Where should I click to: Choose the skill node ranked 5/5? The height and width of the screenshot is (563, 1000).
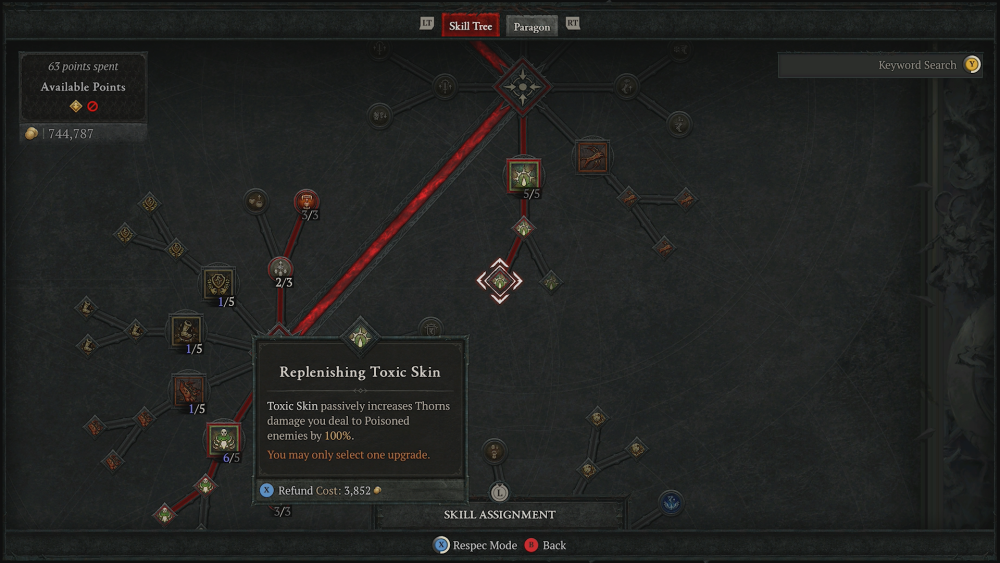pos(523,176)
